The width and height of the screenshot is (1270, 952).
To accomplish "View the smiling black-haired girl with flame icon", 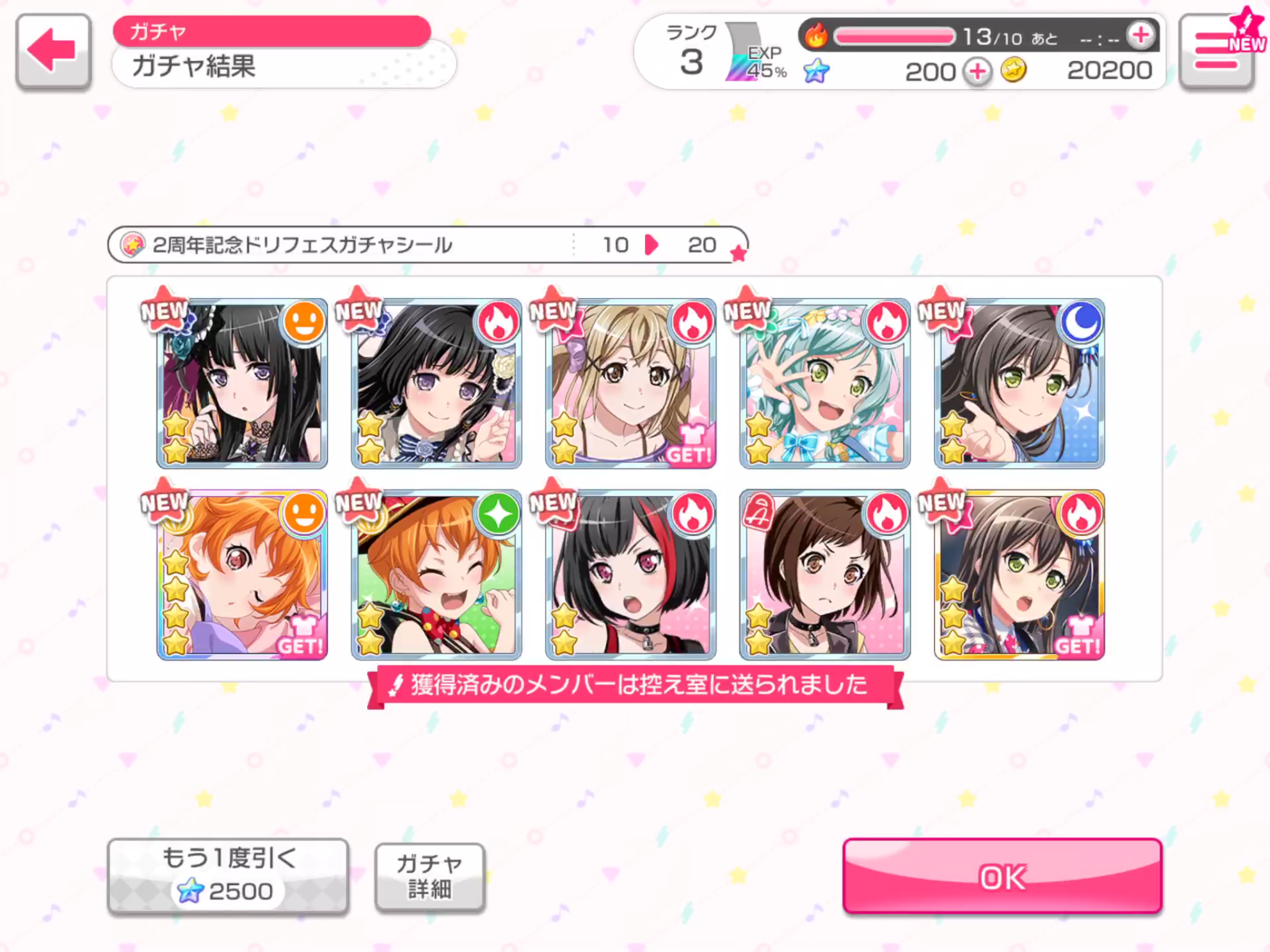I will pyautogui.click(x=437, y=383).
